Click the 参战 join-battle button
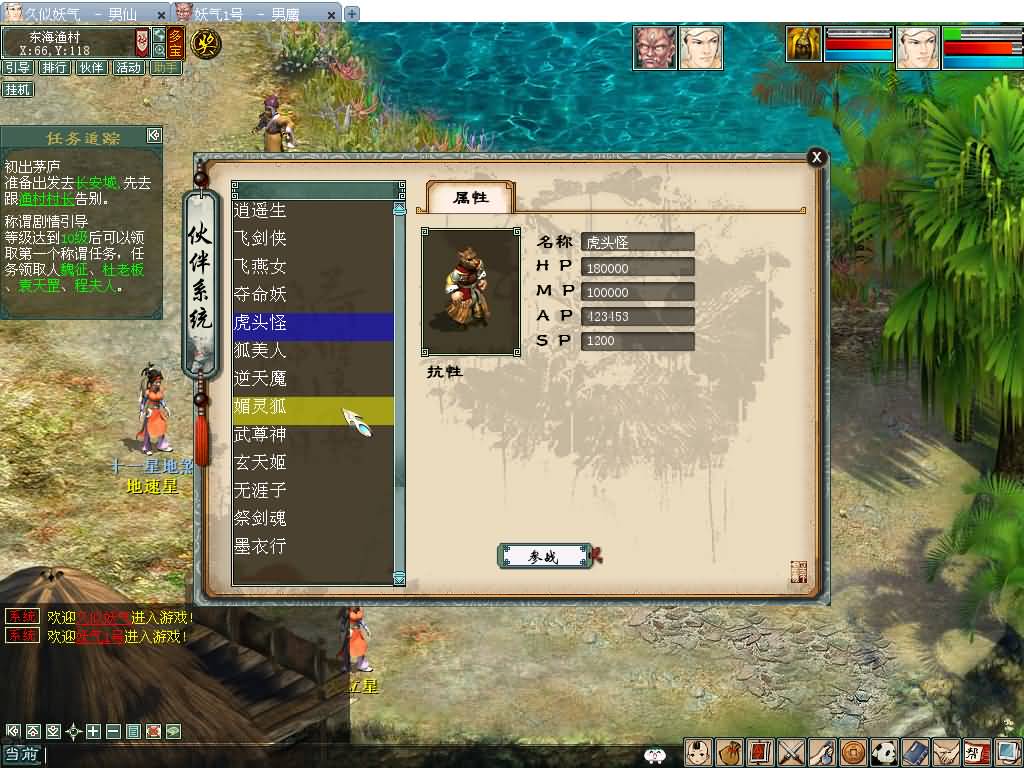 coord(543,557)
